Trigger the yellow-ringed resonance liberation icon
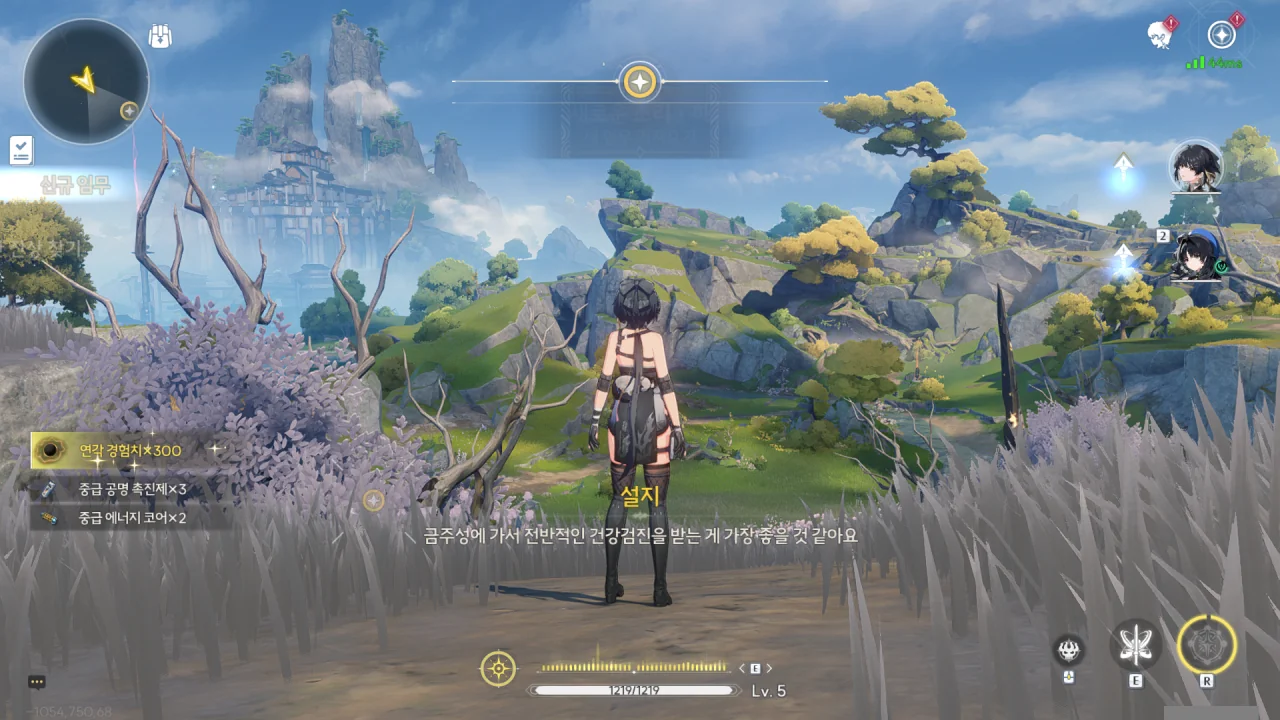1280x720 pixels. [1207, 644]
